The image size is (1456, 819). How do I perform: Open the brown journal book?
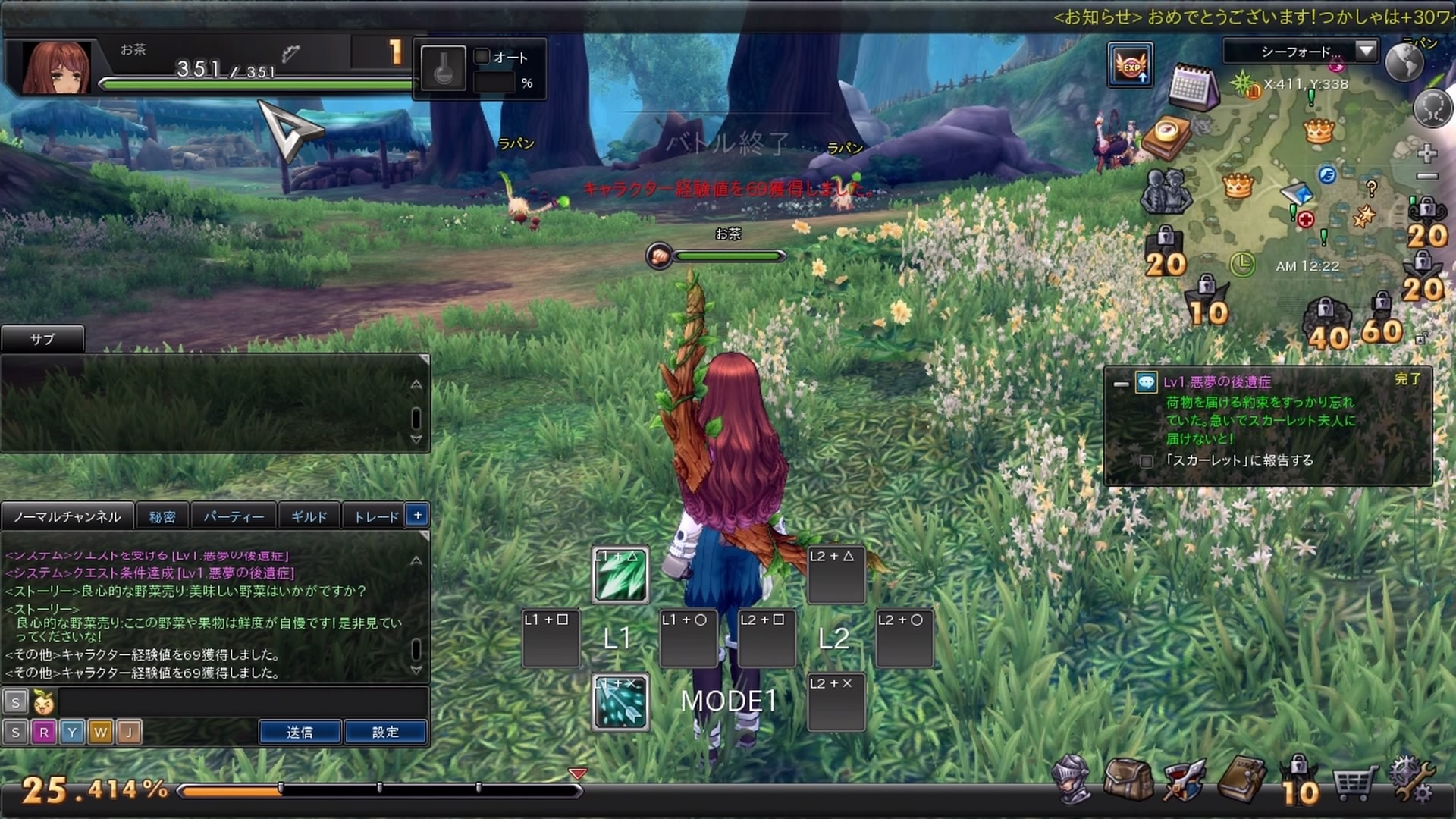click(x=1241, y=778)
